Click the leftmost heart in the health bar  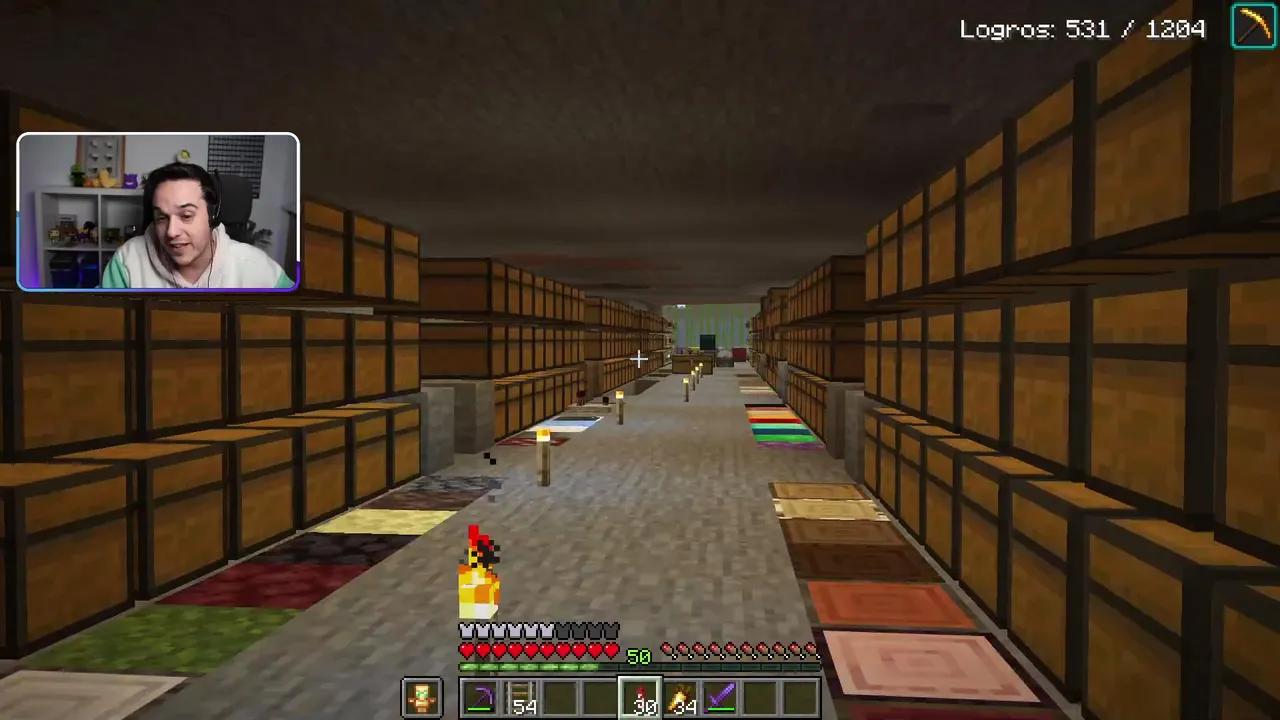coord(464,650)
